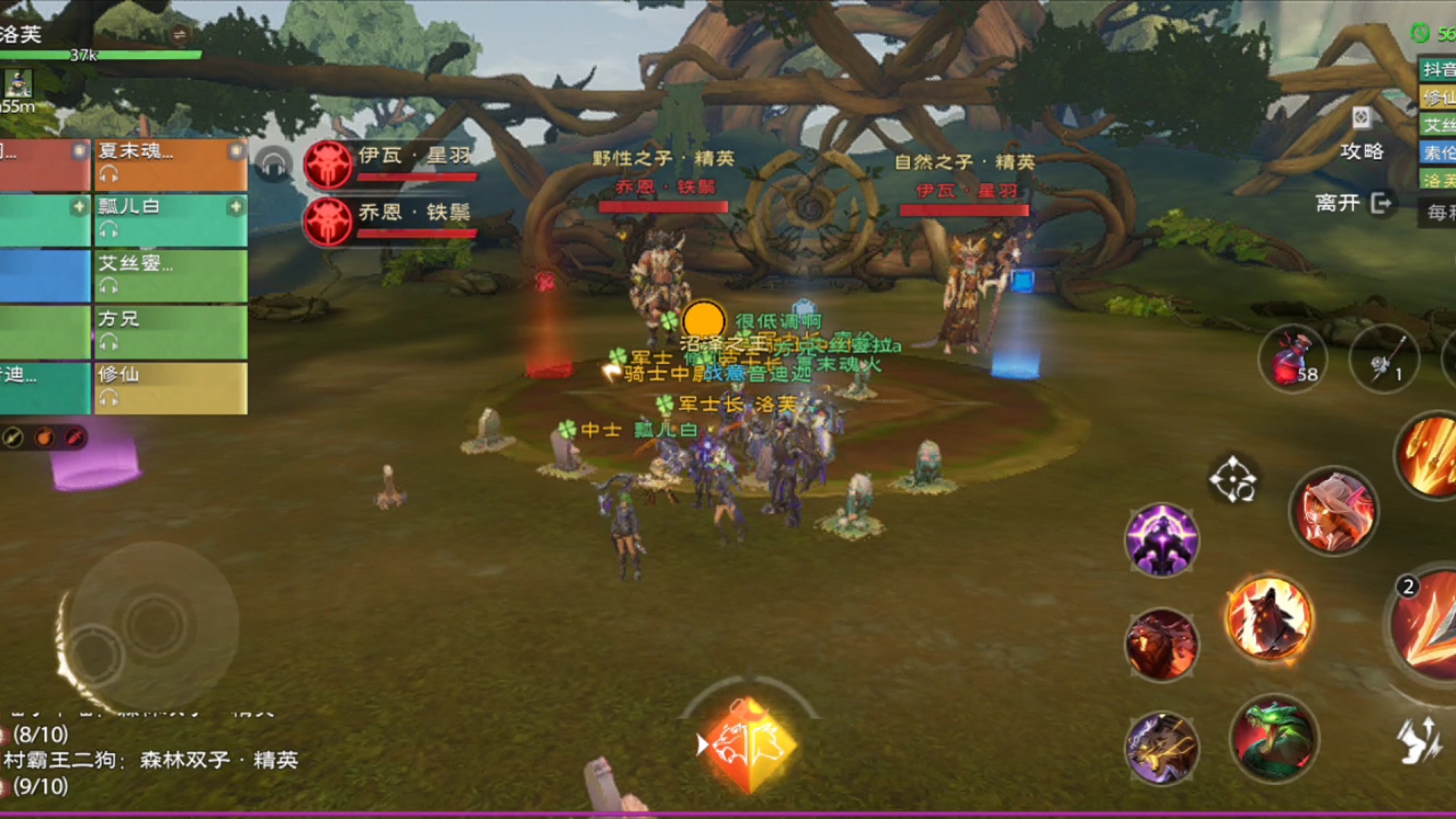Tap the orange wolf crystal ability
1456x819 pixels.
click(748, 745)
